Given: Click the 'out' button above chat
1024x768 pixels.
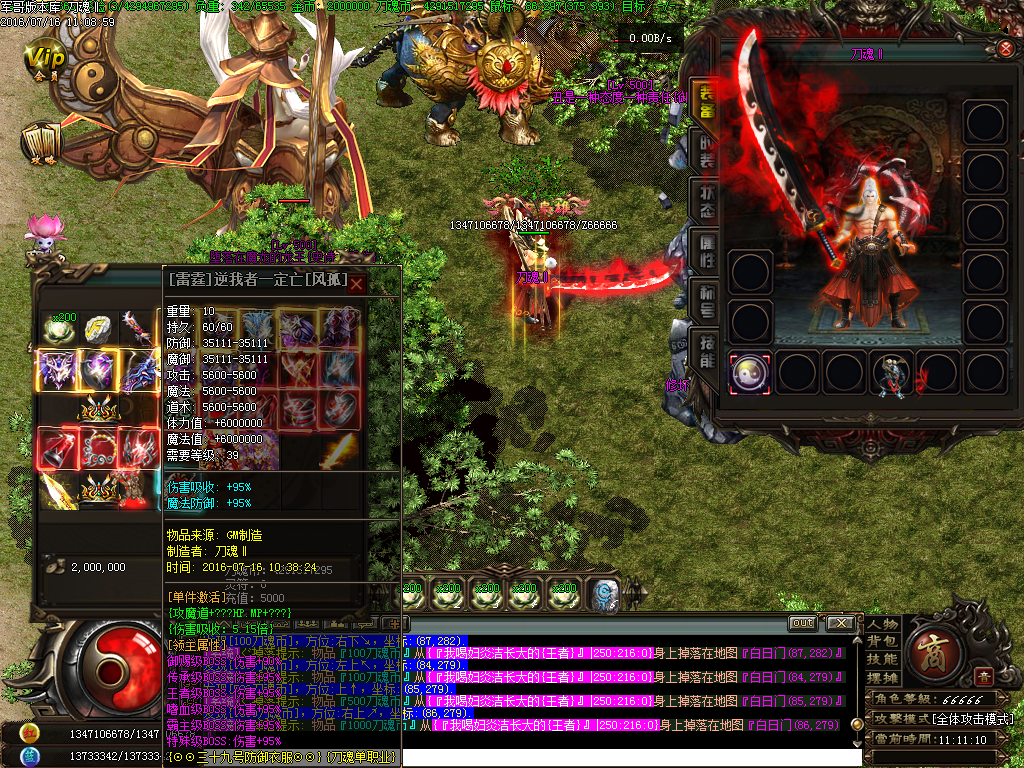Looking at the screenshot, I should tap(802, 623).
